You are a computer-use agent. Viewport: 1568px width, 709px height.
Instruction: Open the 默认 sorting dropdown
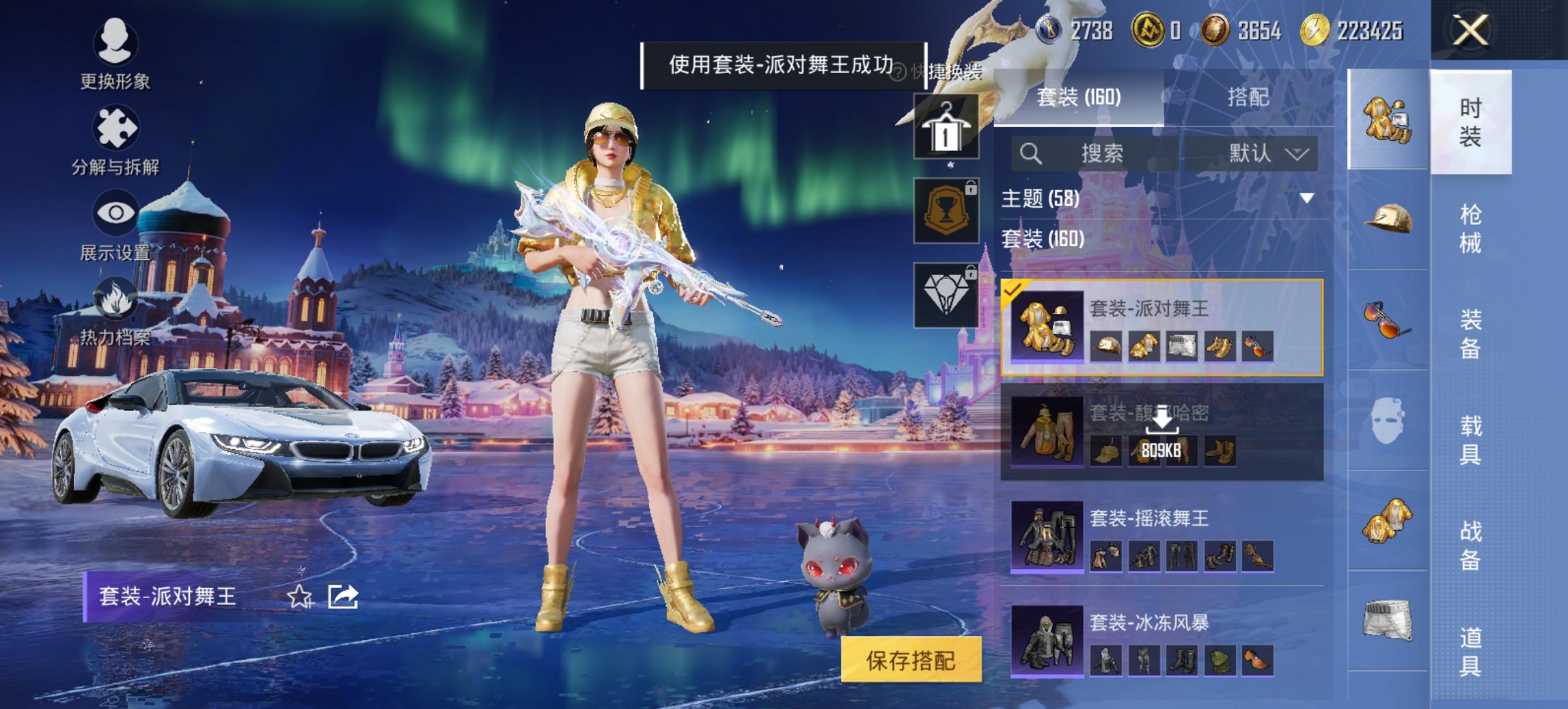[x=1269, y=155]
